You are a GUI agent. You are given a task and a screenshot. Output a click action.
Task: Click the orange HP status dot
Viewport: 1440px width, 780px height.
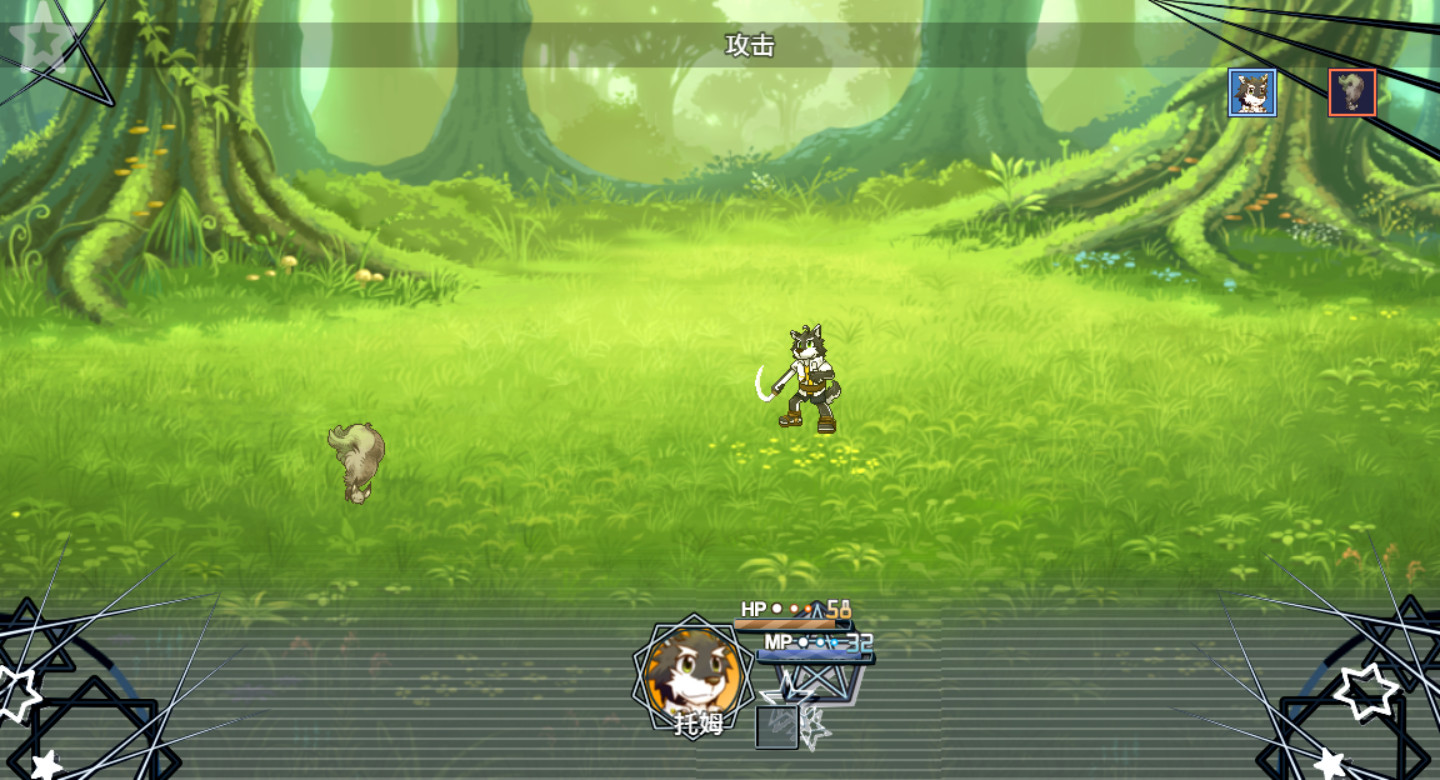click(x=808, y=609)
